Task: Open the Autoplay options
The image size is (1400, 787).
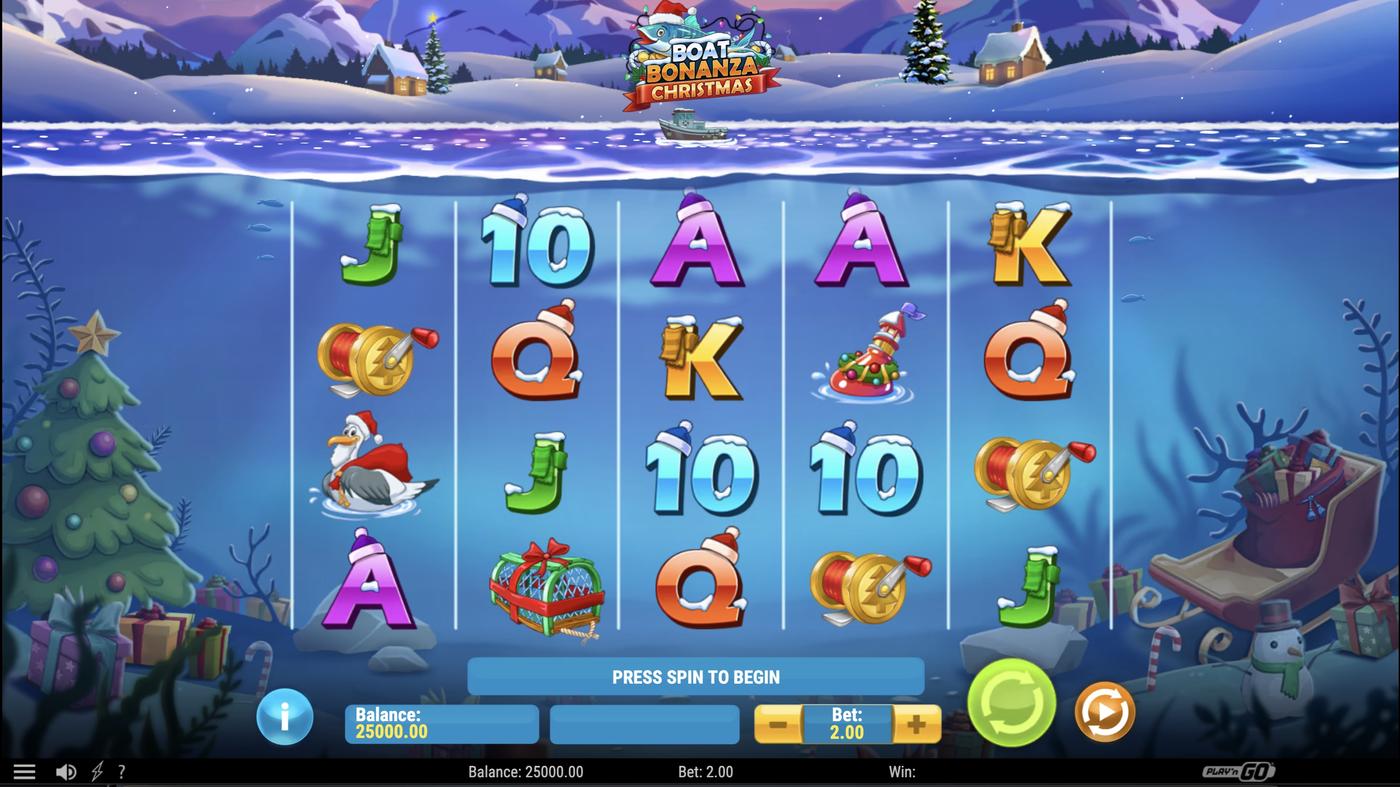Action: [1104, 711]
